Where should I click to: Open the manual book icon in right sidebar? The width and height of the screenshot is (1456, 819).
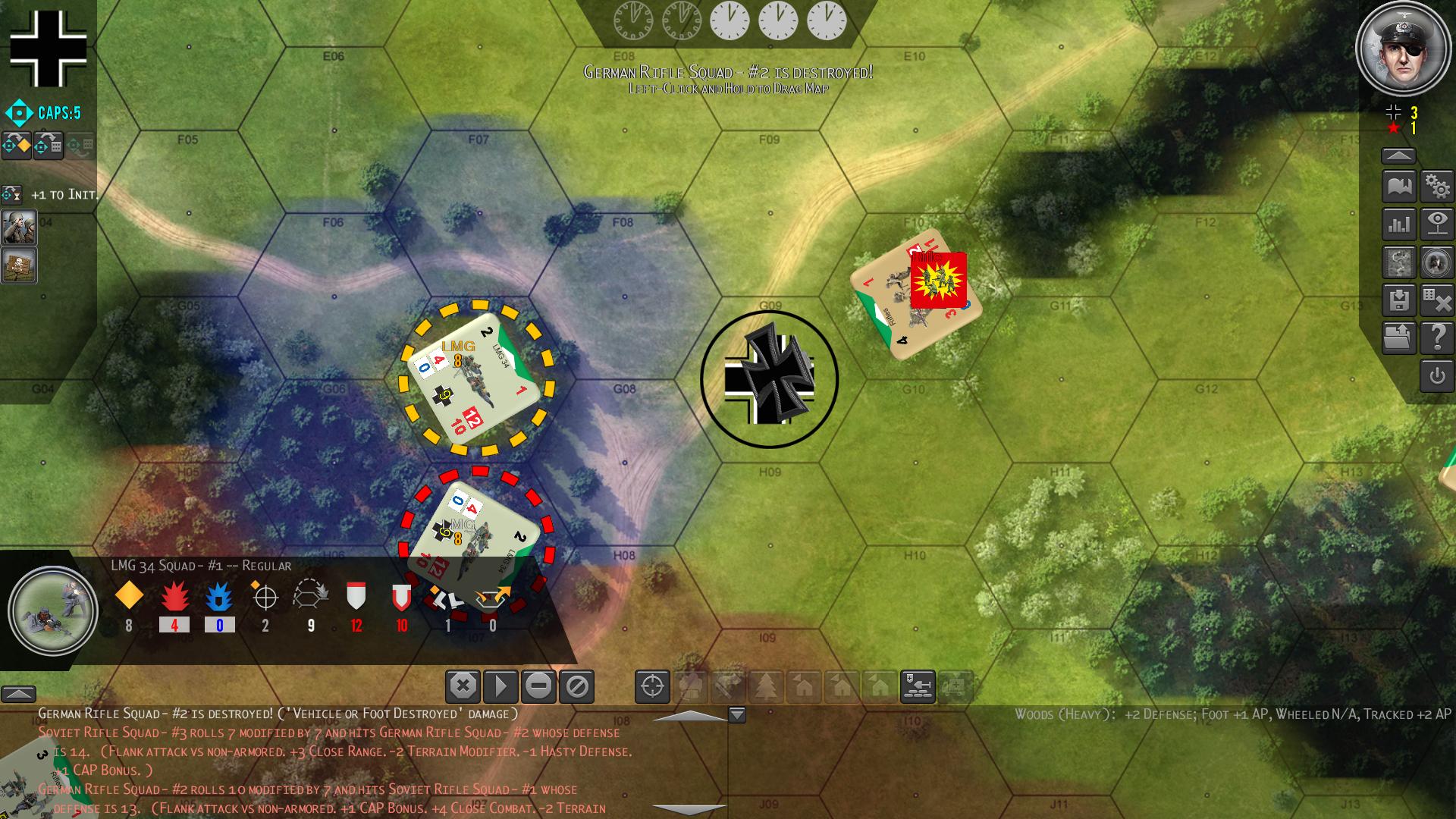[x=1399, y=186]
